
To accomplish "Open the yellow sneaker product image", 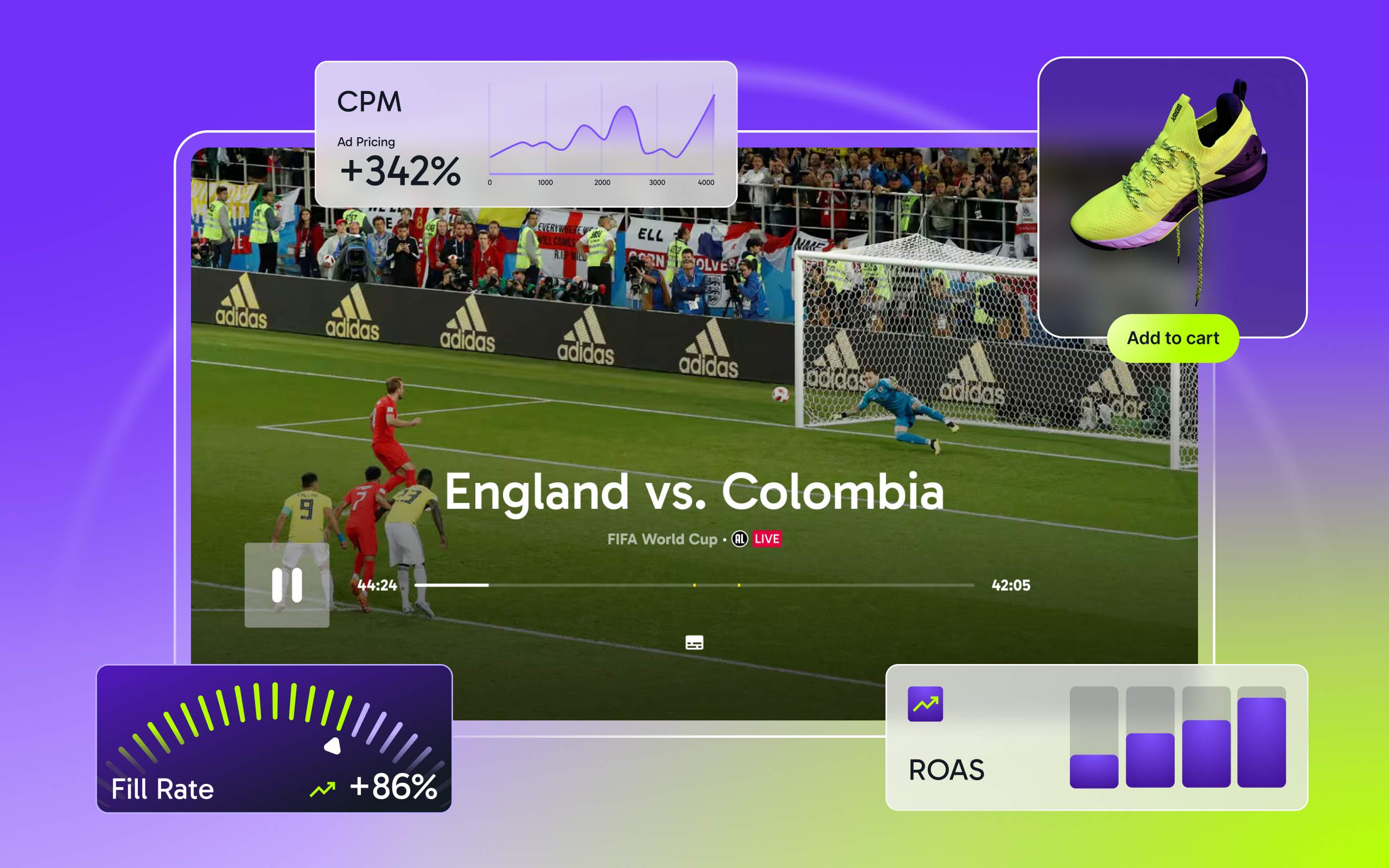I will click(1171, 189).
